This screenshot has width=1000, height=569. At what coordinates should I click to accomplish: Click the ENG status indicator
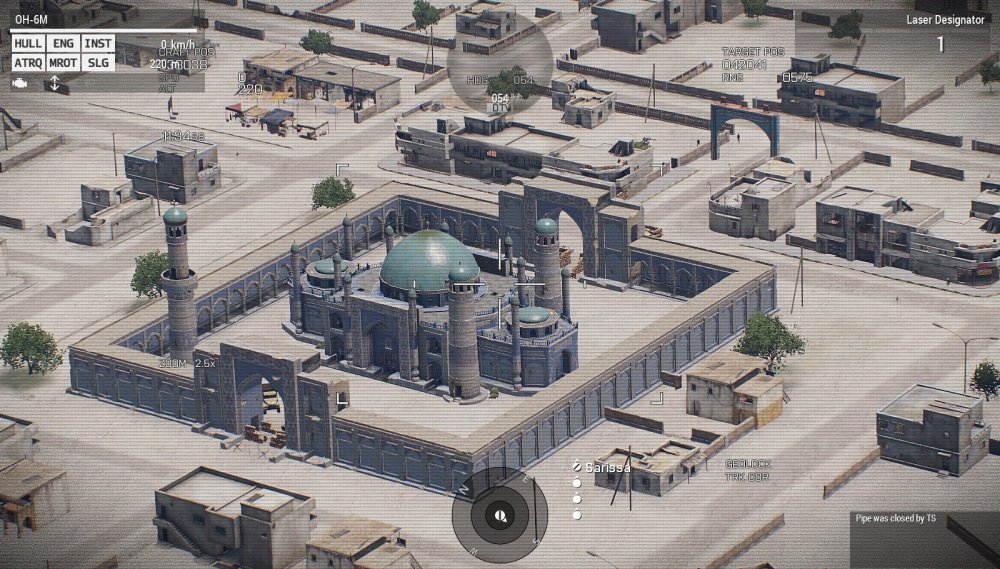(x=63, y=44)
